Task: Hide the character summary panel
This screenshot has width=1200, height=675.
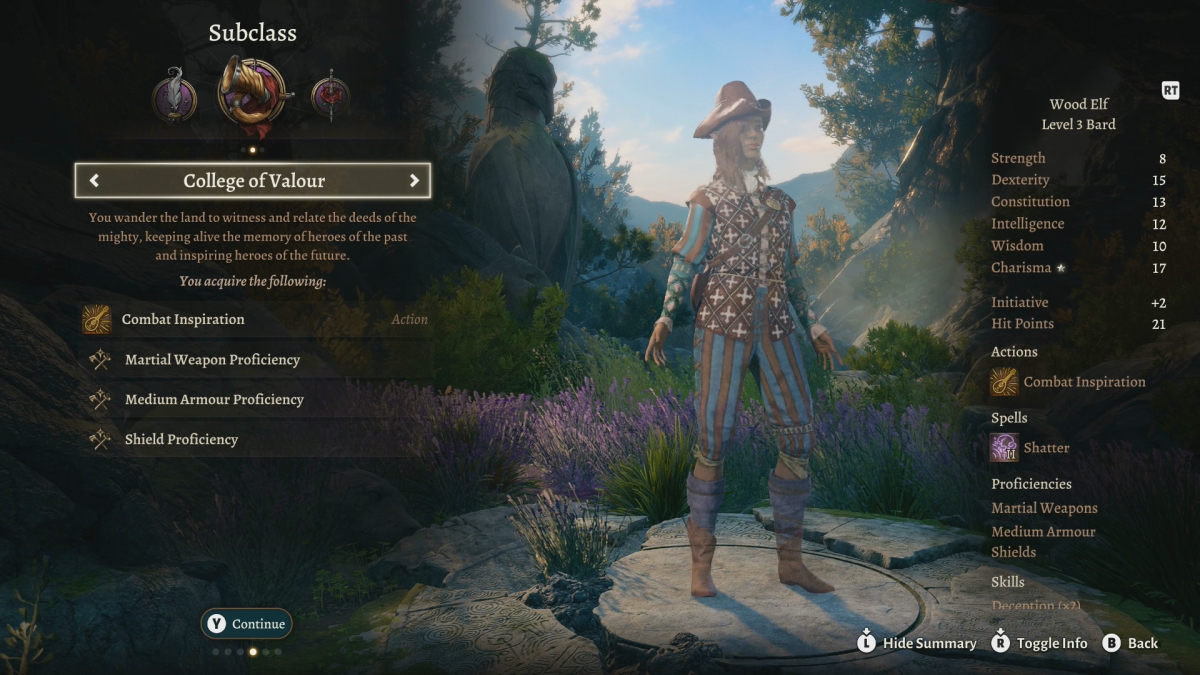Action: coord(916,643)
